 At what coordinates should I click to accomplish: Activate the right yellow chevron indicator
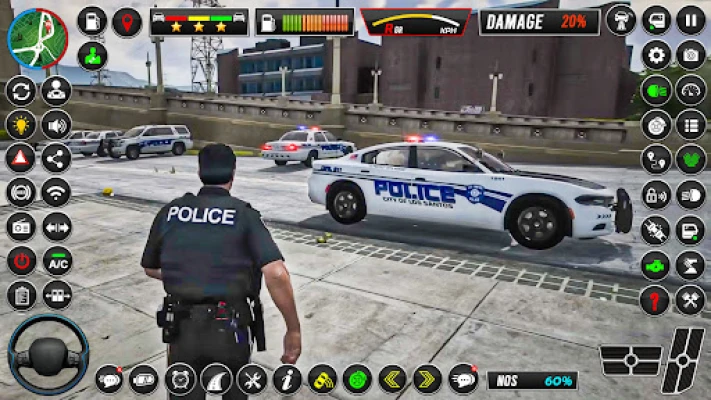427,379
